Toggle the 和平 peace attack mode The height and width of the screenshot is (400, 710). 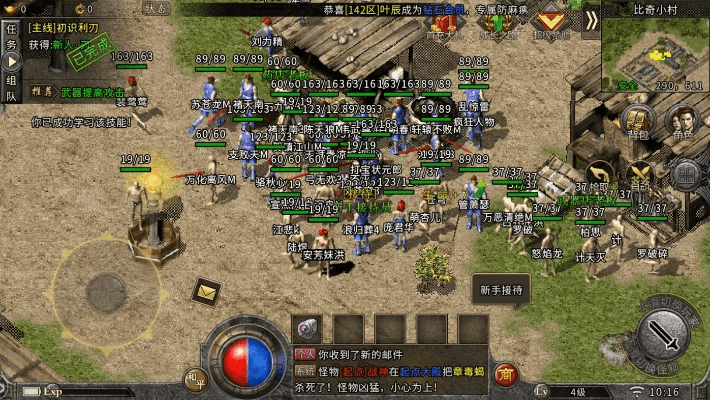coord(196,378)
